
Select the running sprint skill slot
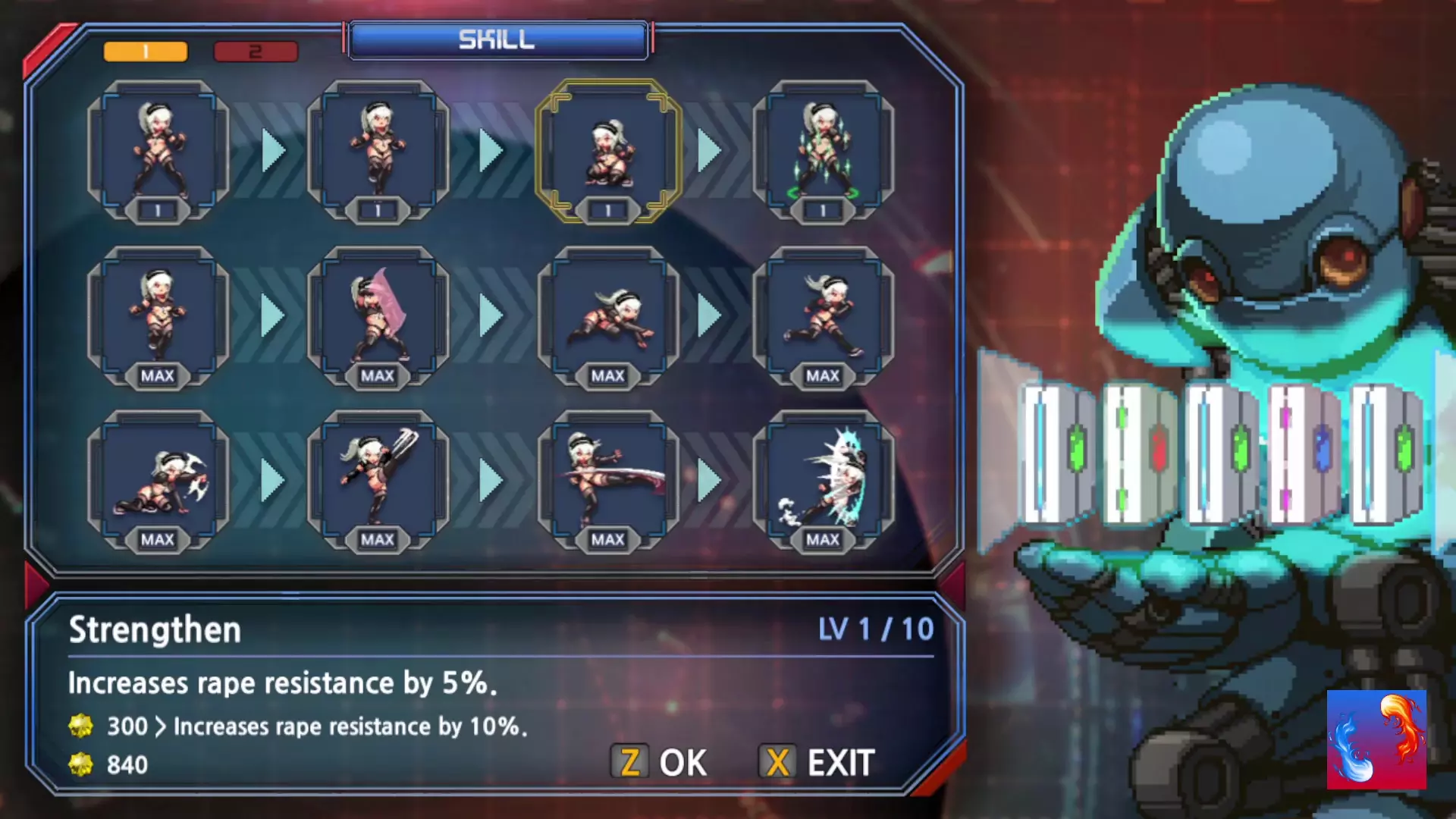[824, 315]
